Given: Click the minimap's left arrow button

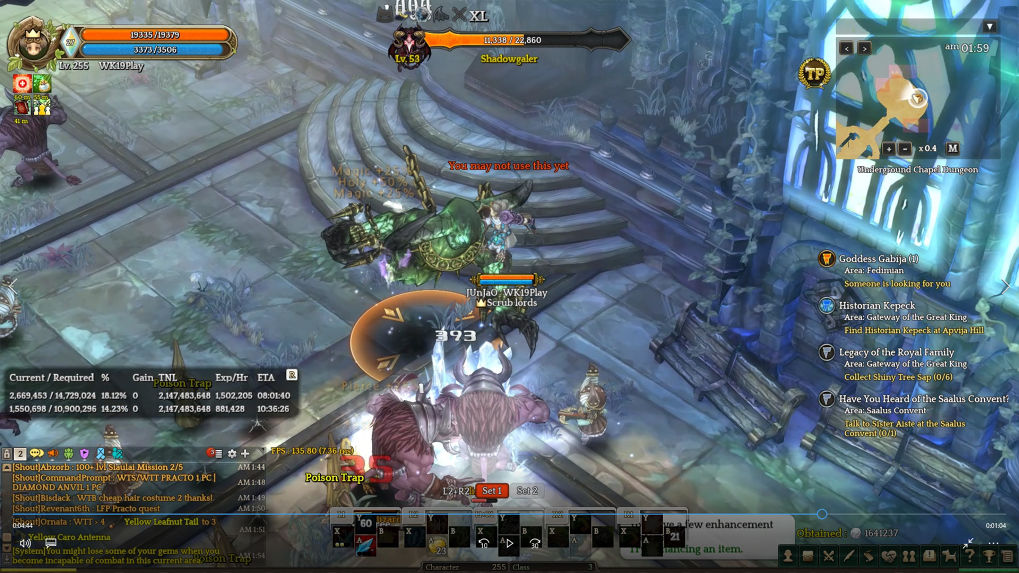Looking at the screenshot, I should 846,48.
